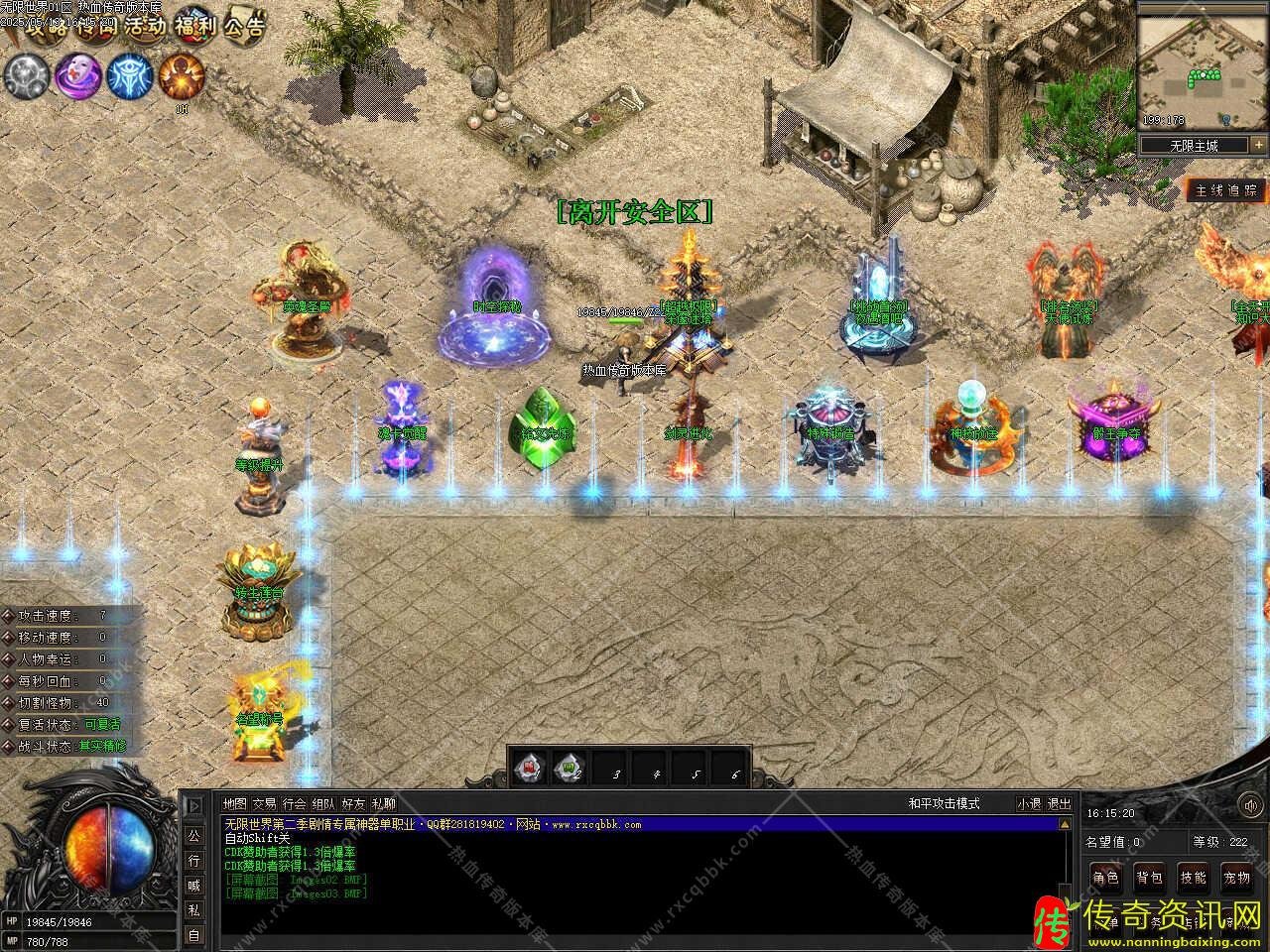The width and height of the screenshot is (1270, 952).
Task: Open the 背包 backpack
Action: (1150, 878)
